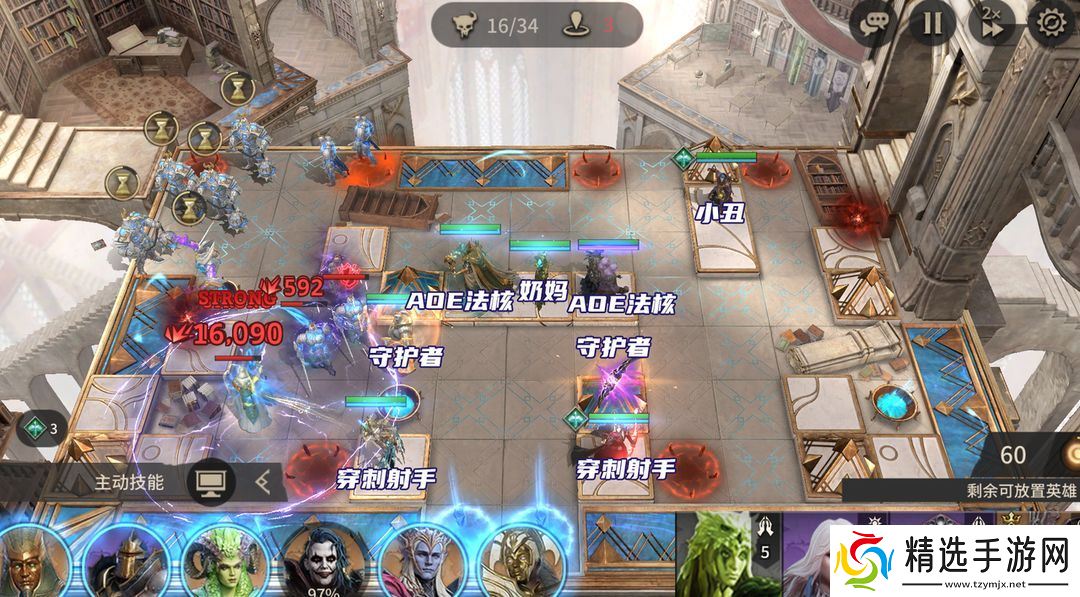The width and height of the screenshot is (1080, 597).
Task: Pause the battle
Action: [932, 24]
